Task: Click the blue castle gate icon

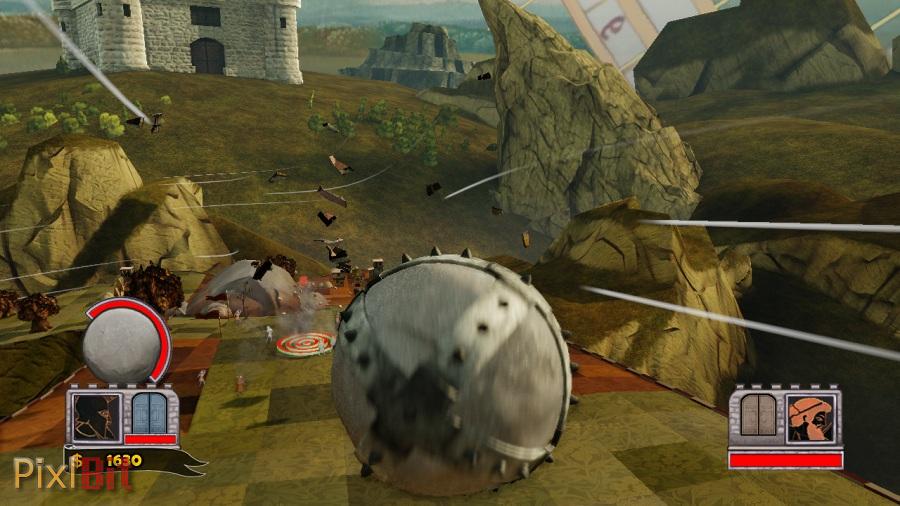Action: pyautogui.click(x=151, y=413)
